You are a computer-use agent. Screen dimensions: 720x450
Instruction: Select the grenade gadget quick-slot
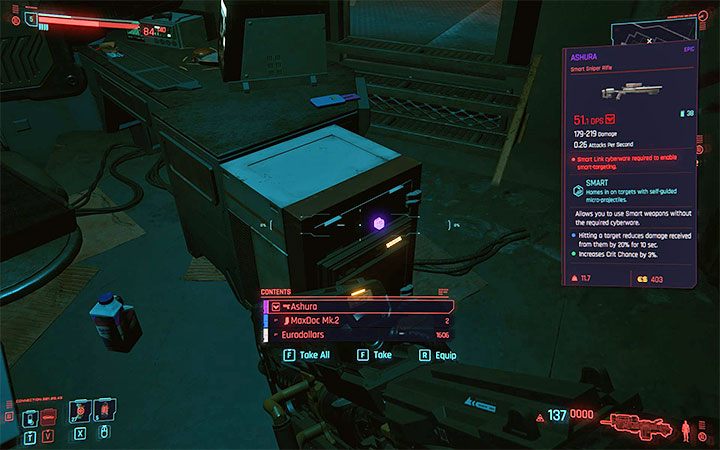pyautogui.click(x=104, y=411)
